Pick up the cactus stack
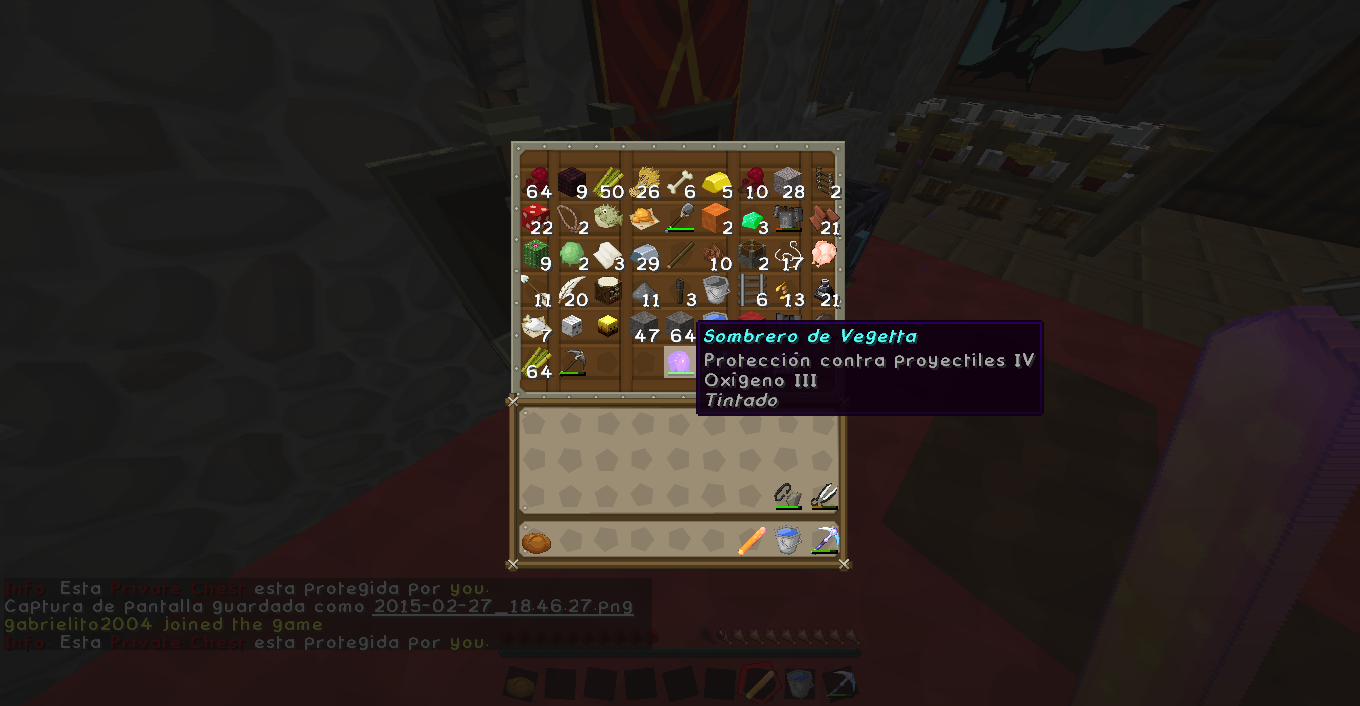1360x706 pixels. pyautogui.click(x=536, y=253)
